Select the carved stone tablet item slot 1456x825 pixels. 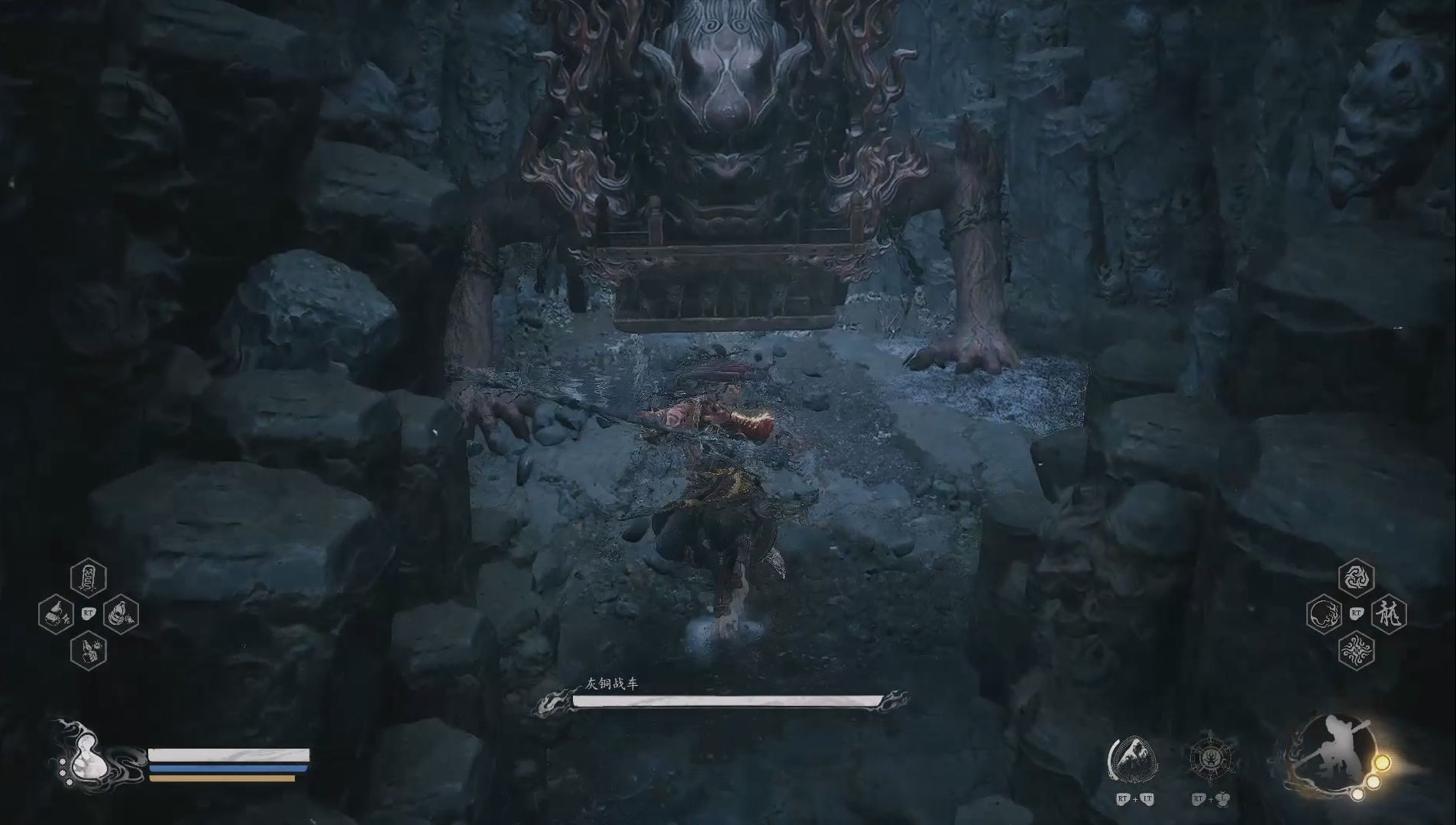[x=88, y=578]
